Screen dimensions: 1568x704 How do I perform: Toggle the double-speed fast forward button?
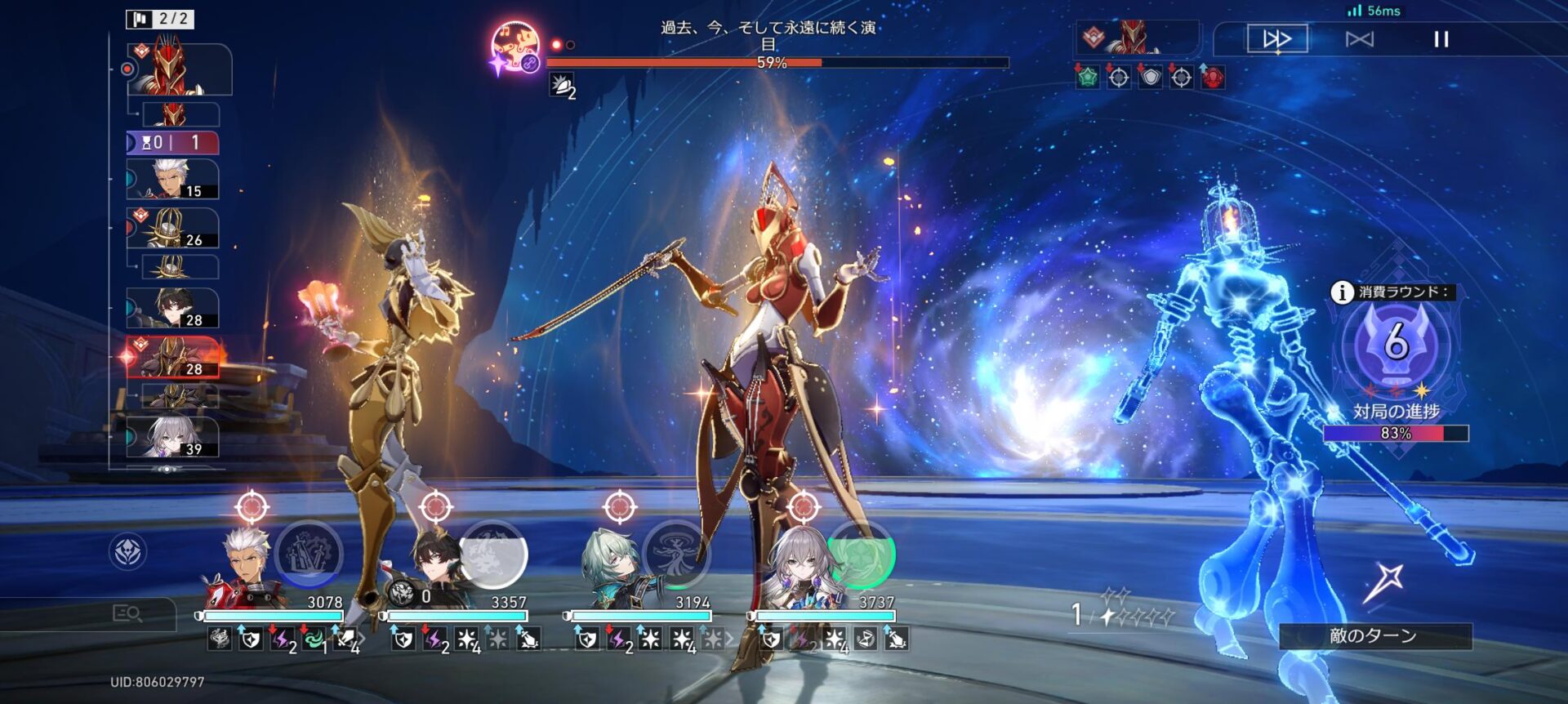click(x=1276, y=39)
